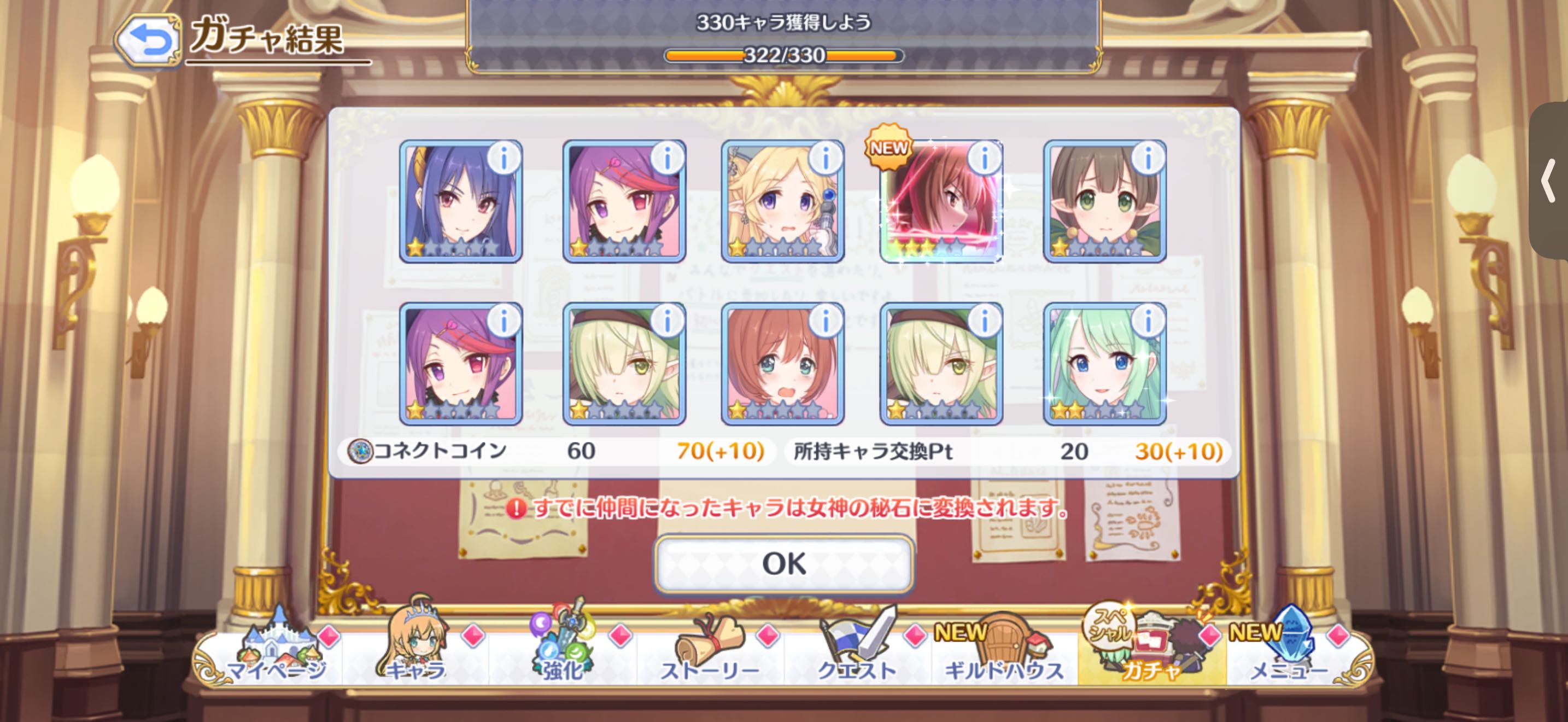The height and width of the screenshot is (722, 1568).
Task: Expand the side panel arrow tab
Action: (x=1550, y=181)
